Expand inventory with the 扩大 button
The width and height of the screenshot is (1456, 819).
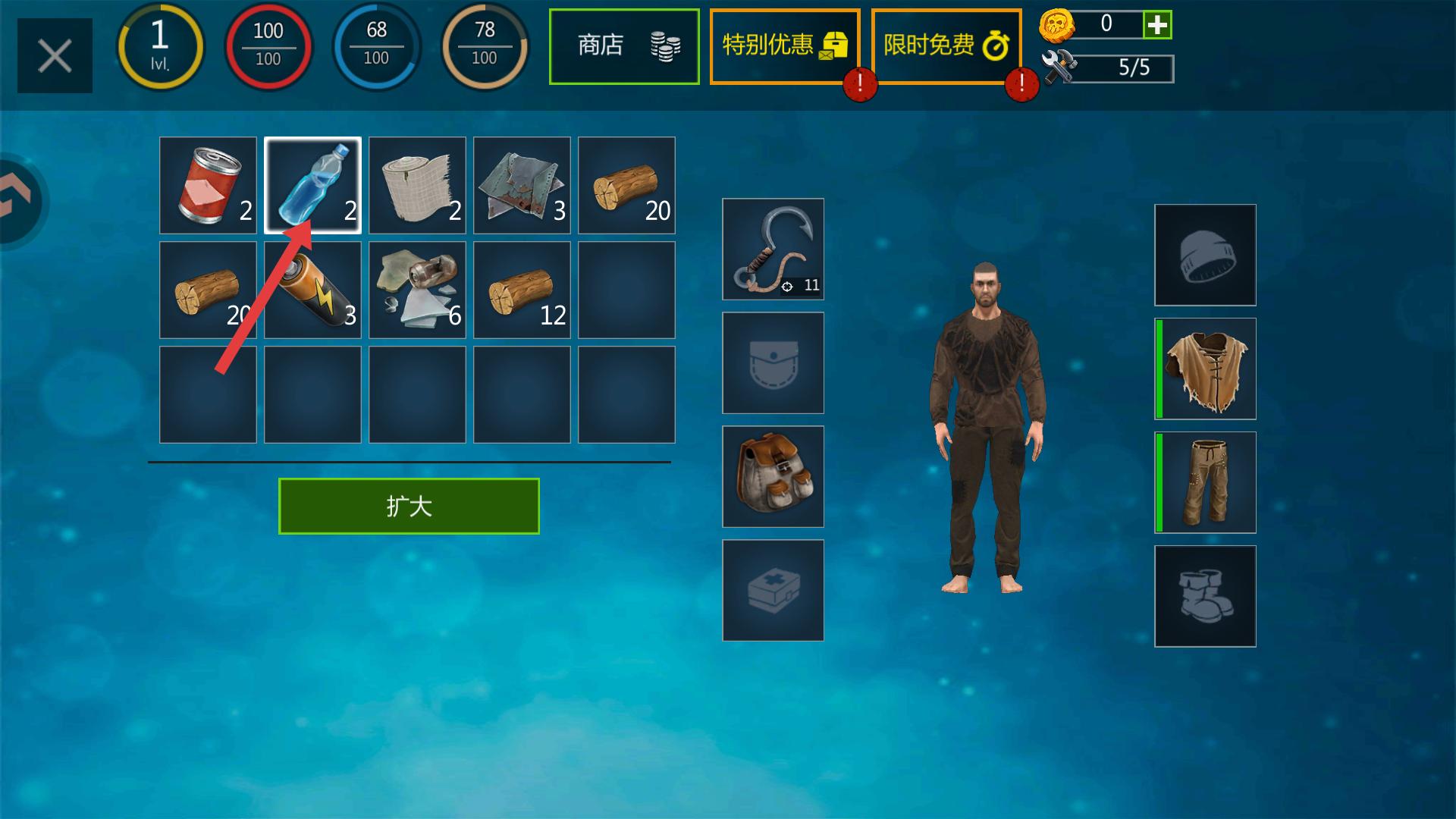(409, 506)
